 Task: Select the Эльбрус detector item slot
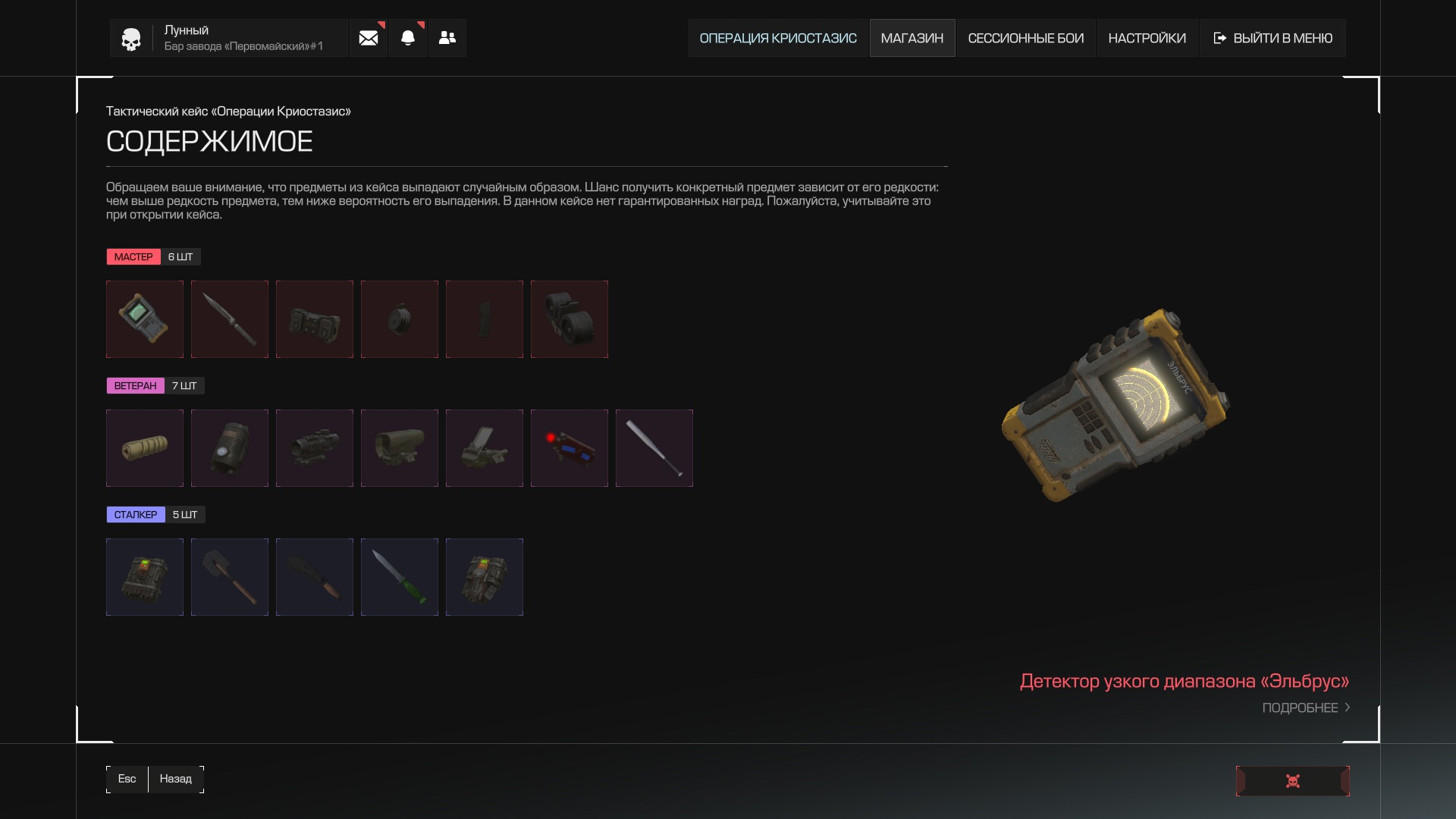pyautogui.click(x=145, y=319)
